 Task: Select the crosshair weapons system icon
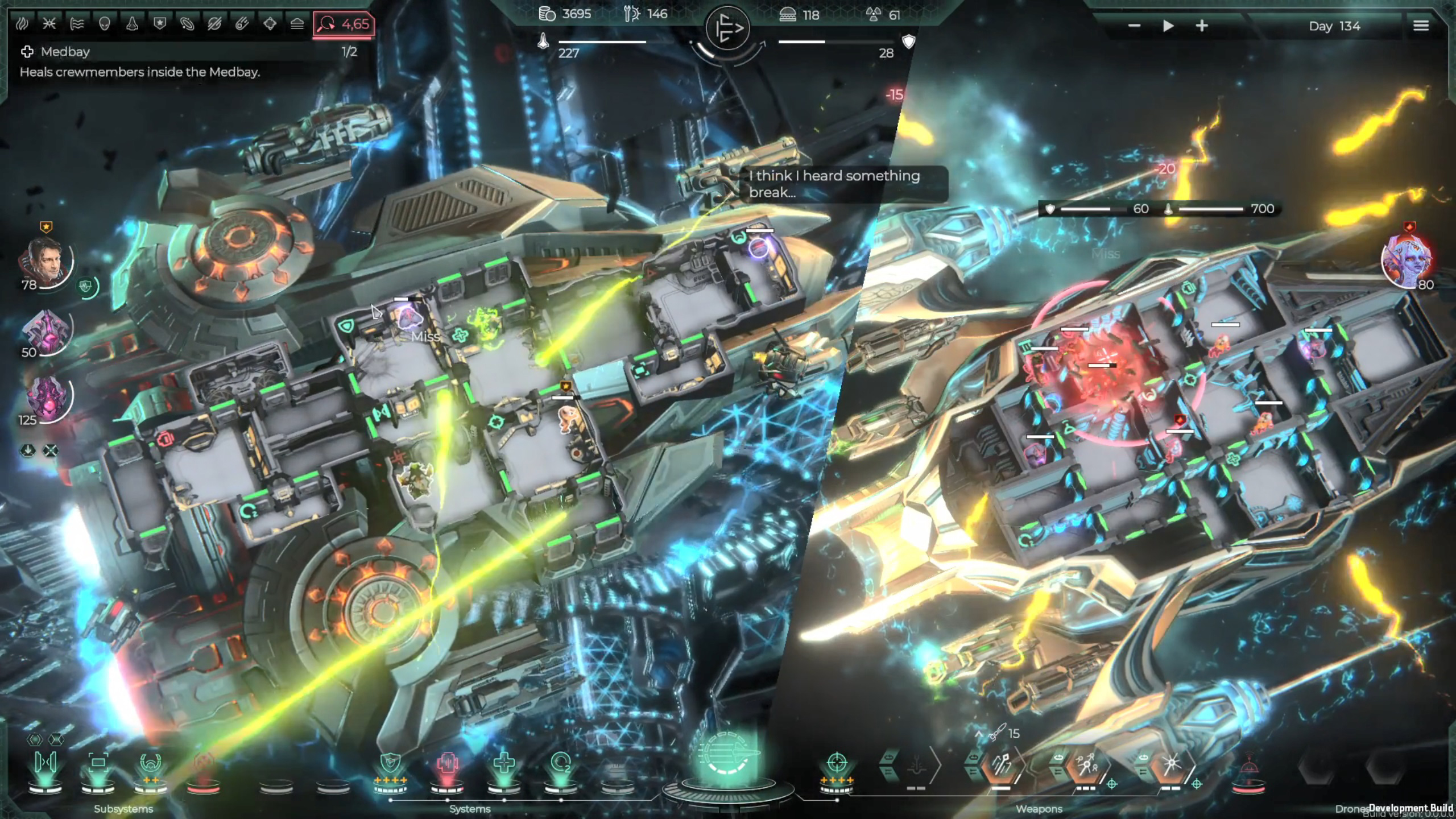(836, 762)
